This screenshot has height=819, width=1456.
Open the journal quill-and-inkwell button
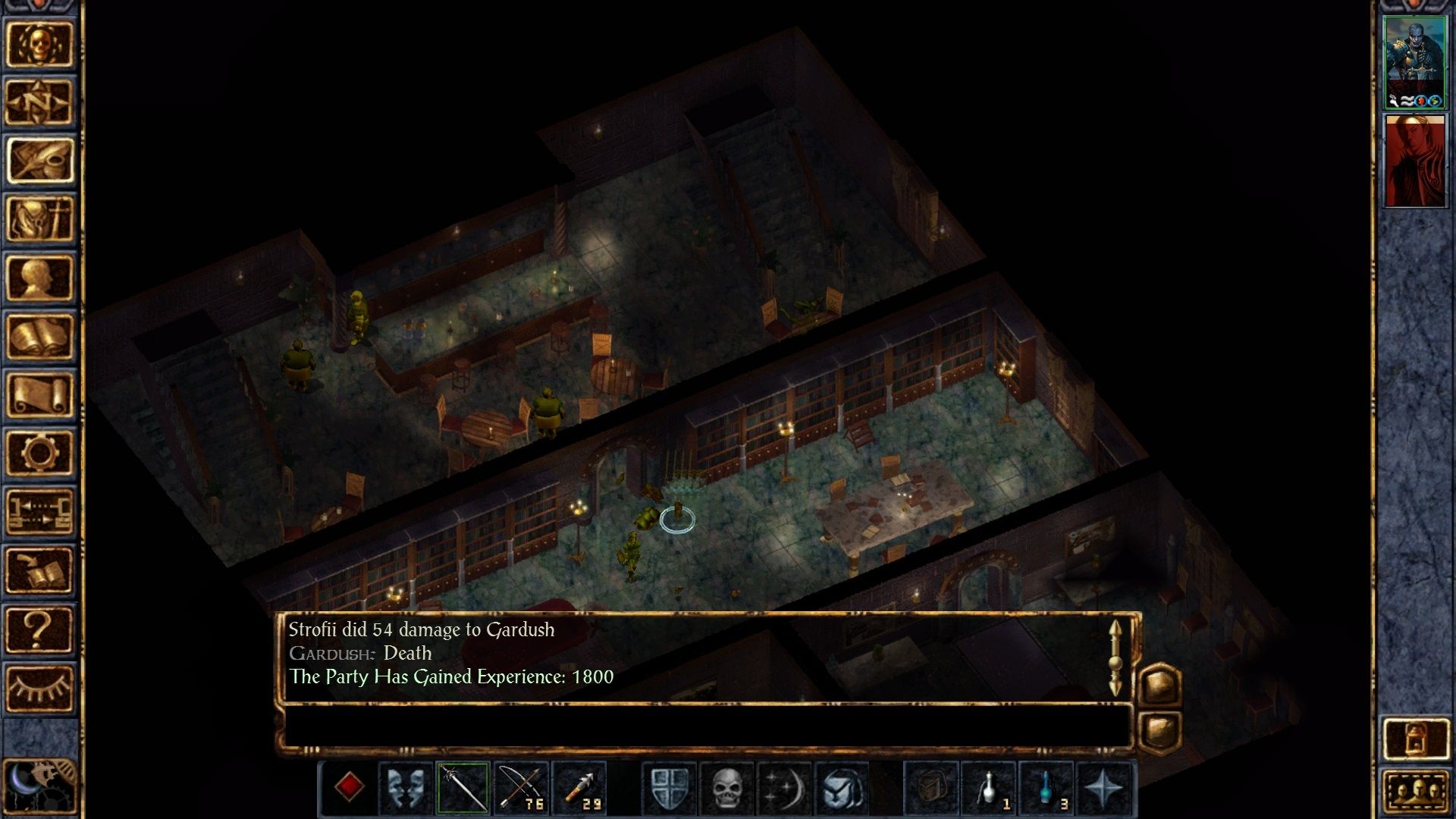(x=39, y=161)
